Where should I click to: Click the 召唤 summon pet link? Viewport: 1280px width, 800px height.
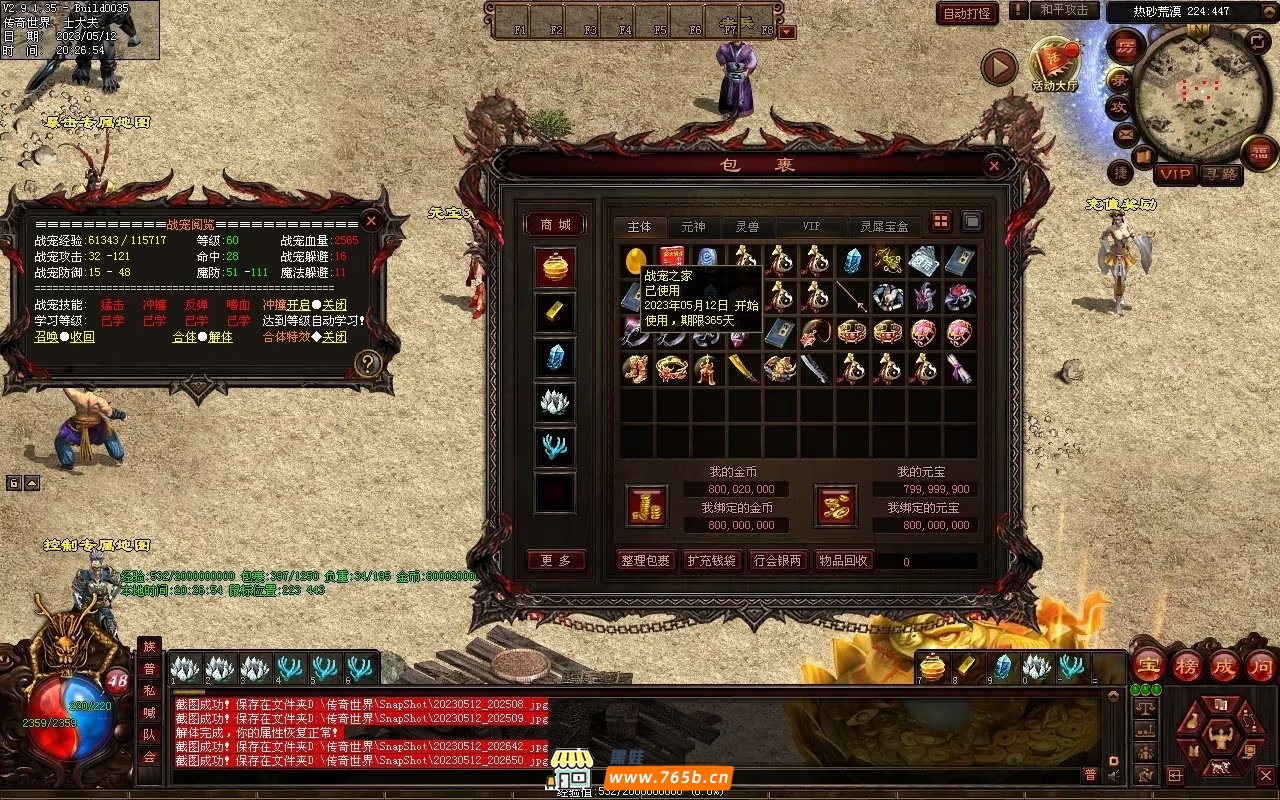coord(46,337)
